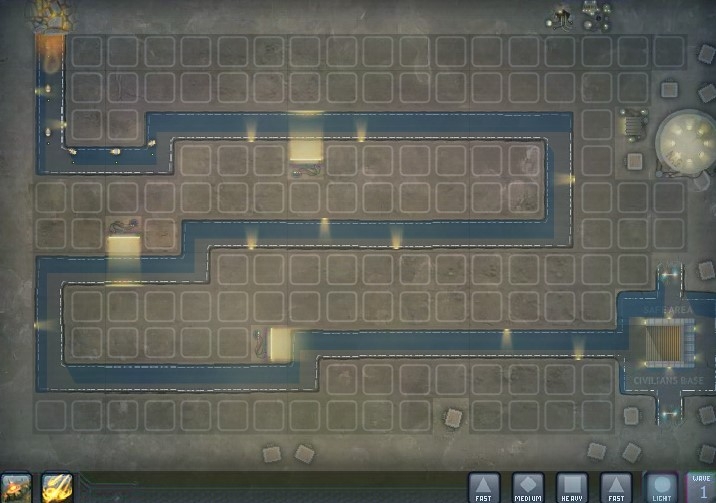Select the Light circle wave icon
Image resolution: width=716 pixels, height=503 pixels.
pos(661,487)
